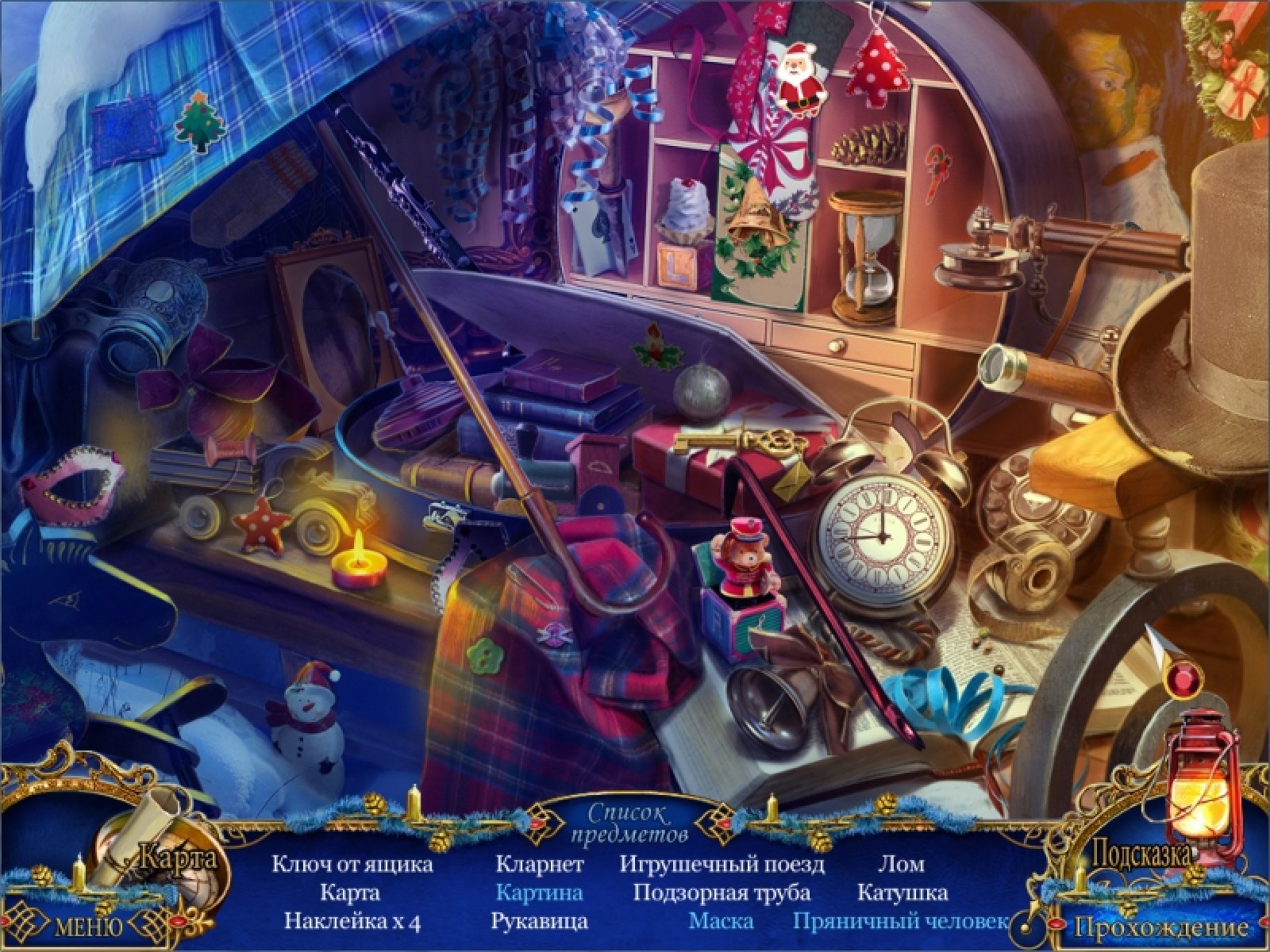Open the Прохождение walkthrough guide
Viewport: 1270px width, 952px height.
pyautogui.click(x=1160, y=927)
